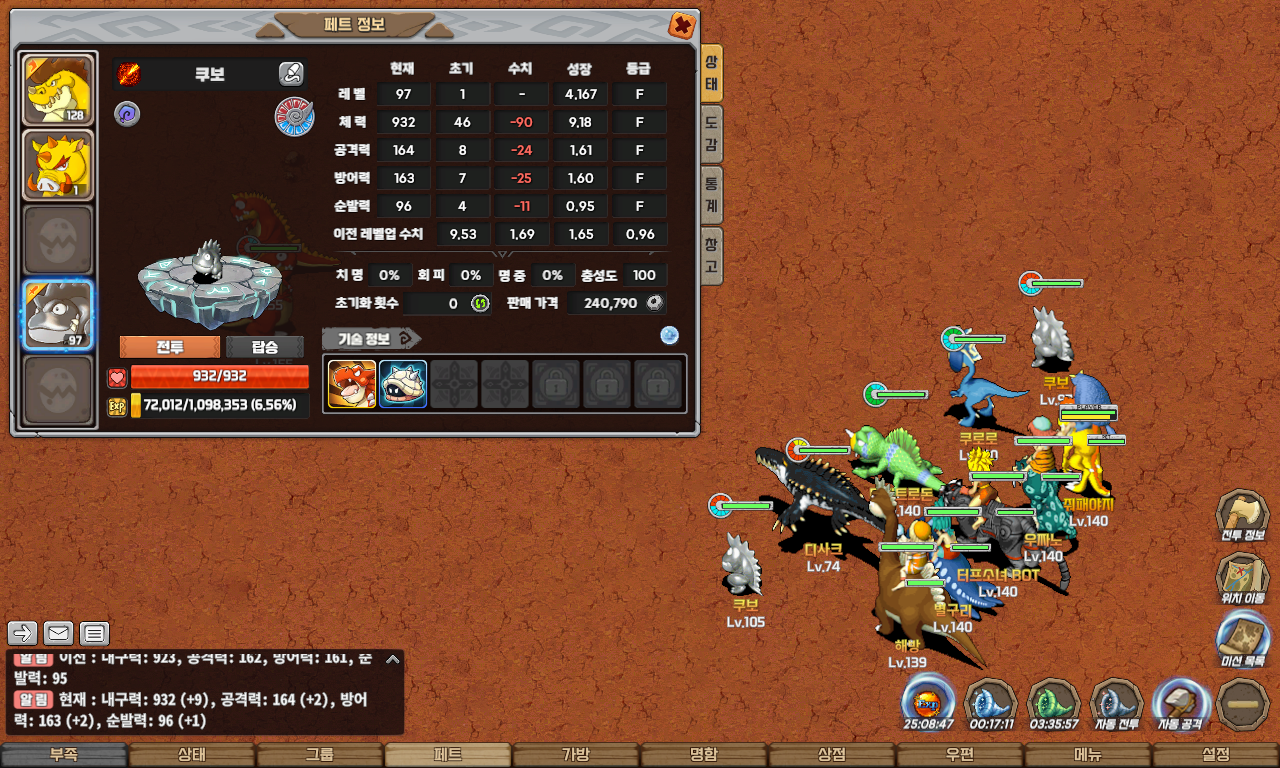Open the mail envelope icon above chat
The width and height of the screenshot is (1280, 768).
coord(59,633)
